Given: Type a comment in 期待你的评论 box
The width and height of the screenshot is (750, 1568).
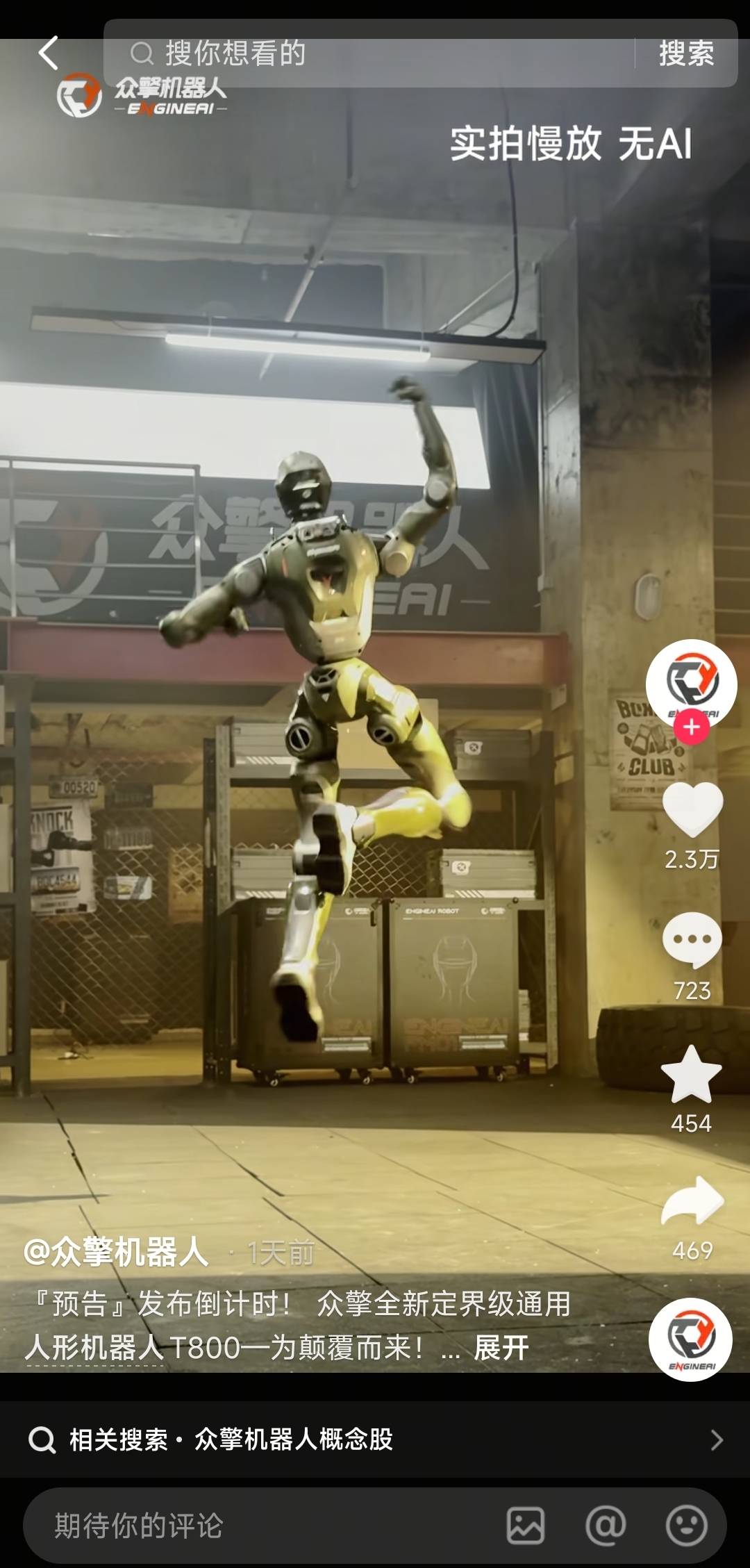Looking at the screenshot, I should coord(264,1526).
